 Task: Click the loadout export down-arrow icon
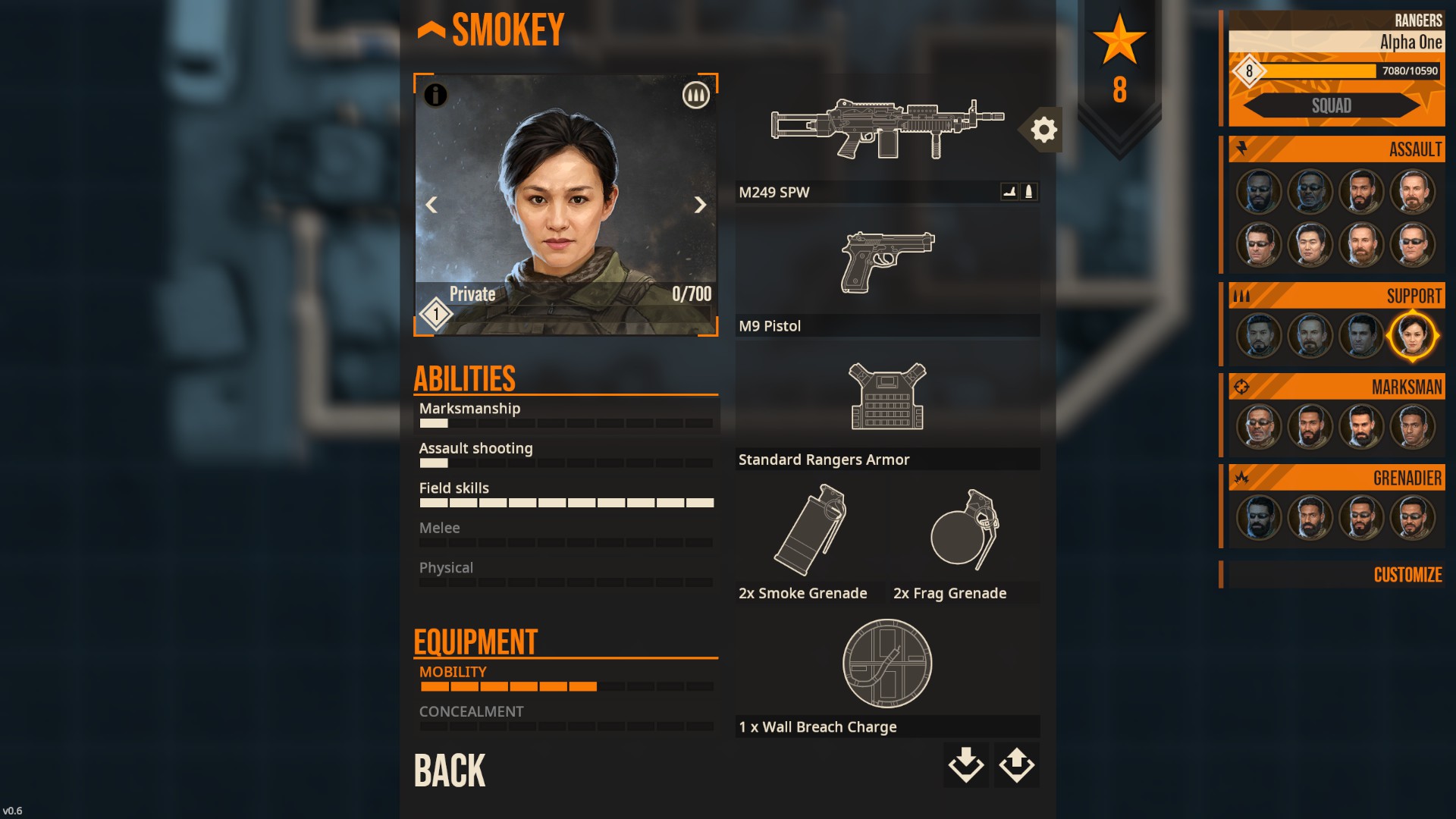(965, 766)
